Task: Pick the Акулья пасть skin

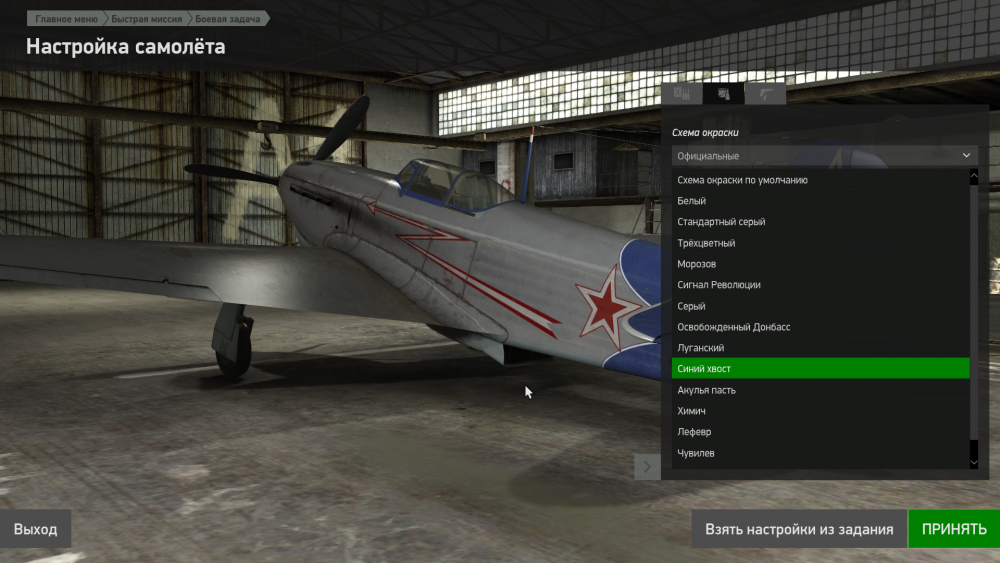Action: pyautogui.click(x=707, y=390)
